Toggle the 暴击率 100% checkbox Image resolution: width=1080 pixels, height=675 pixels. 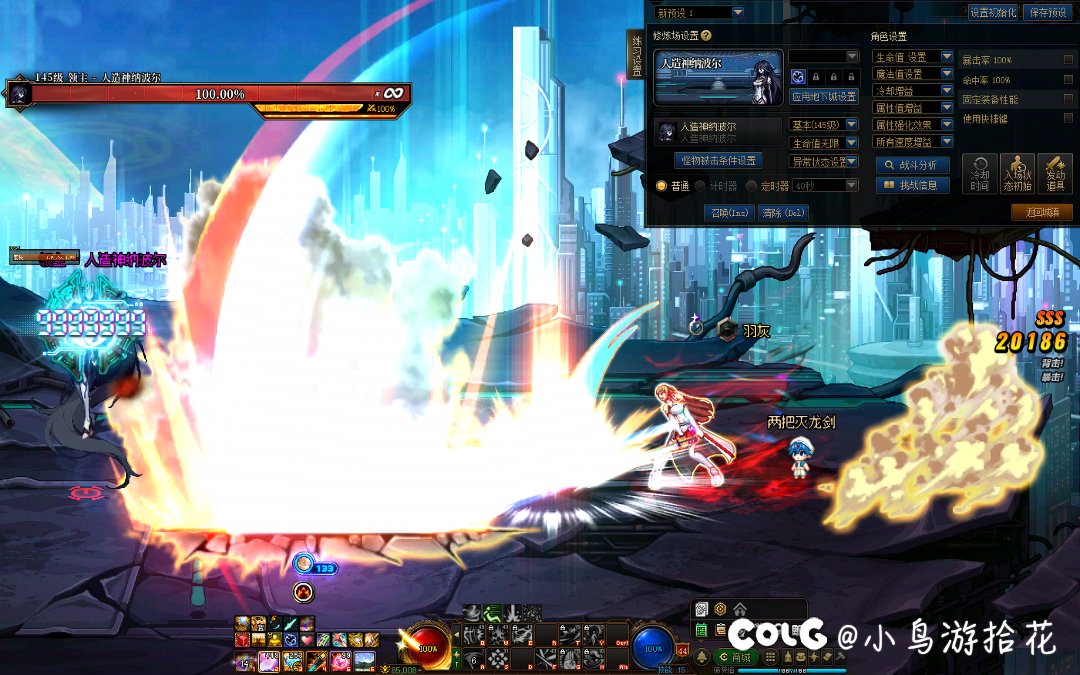pos(1068,60)
